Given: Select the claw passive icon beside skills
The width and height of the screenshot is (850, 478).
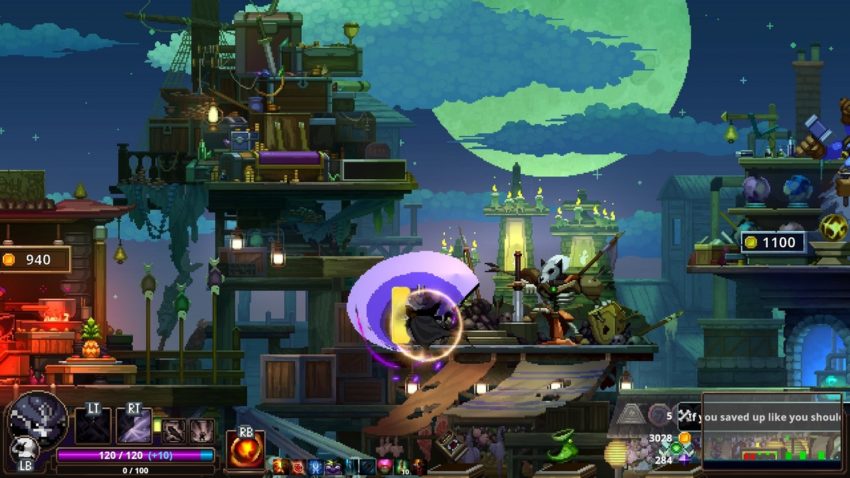Looking at the screenshot, I should coord(202,430).
